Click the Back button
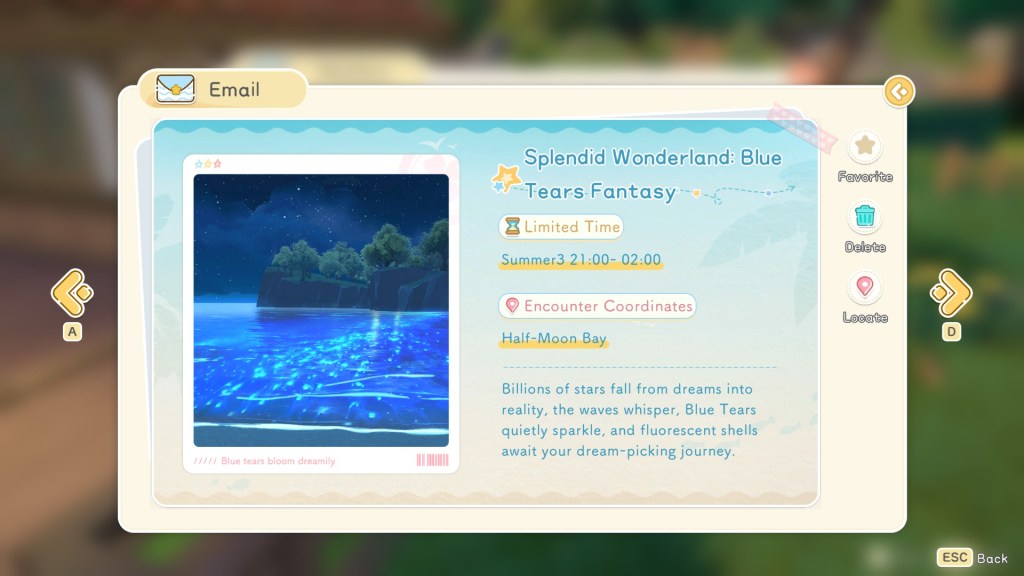The image size is (1024, 576). [x=972, y=557]
